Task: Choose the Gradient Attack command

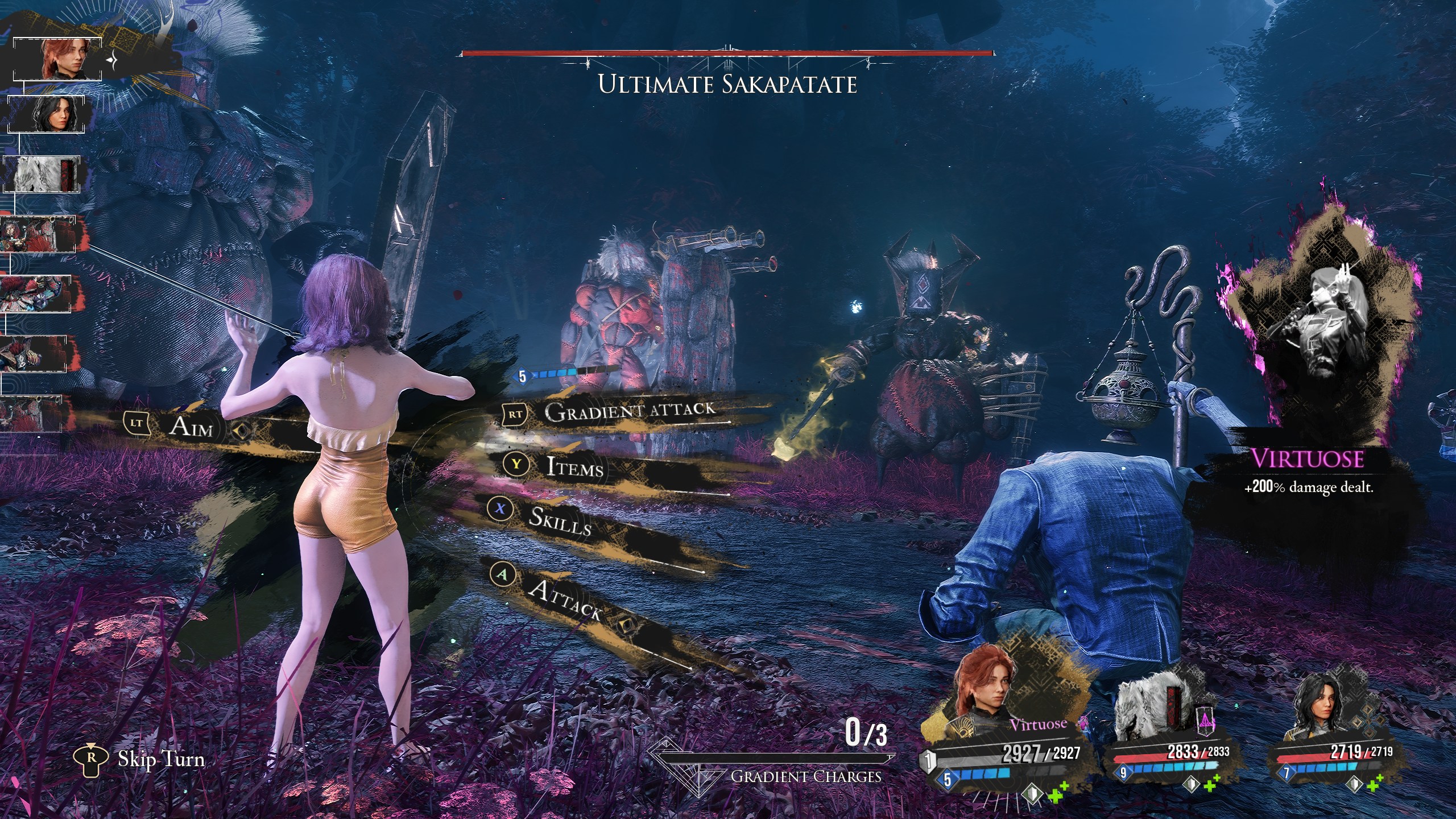Action: 628,411
